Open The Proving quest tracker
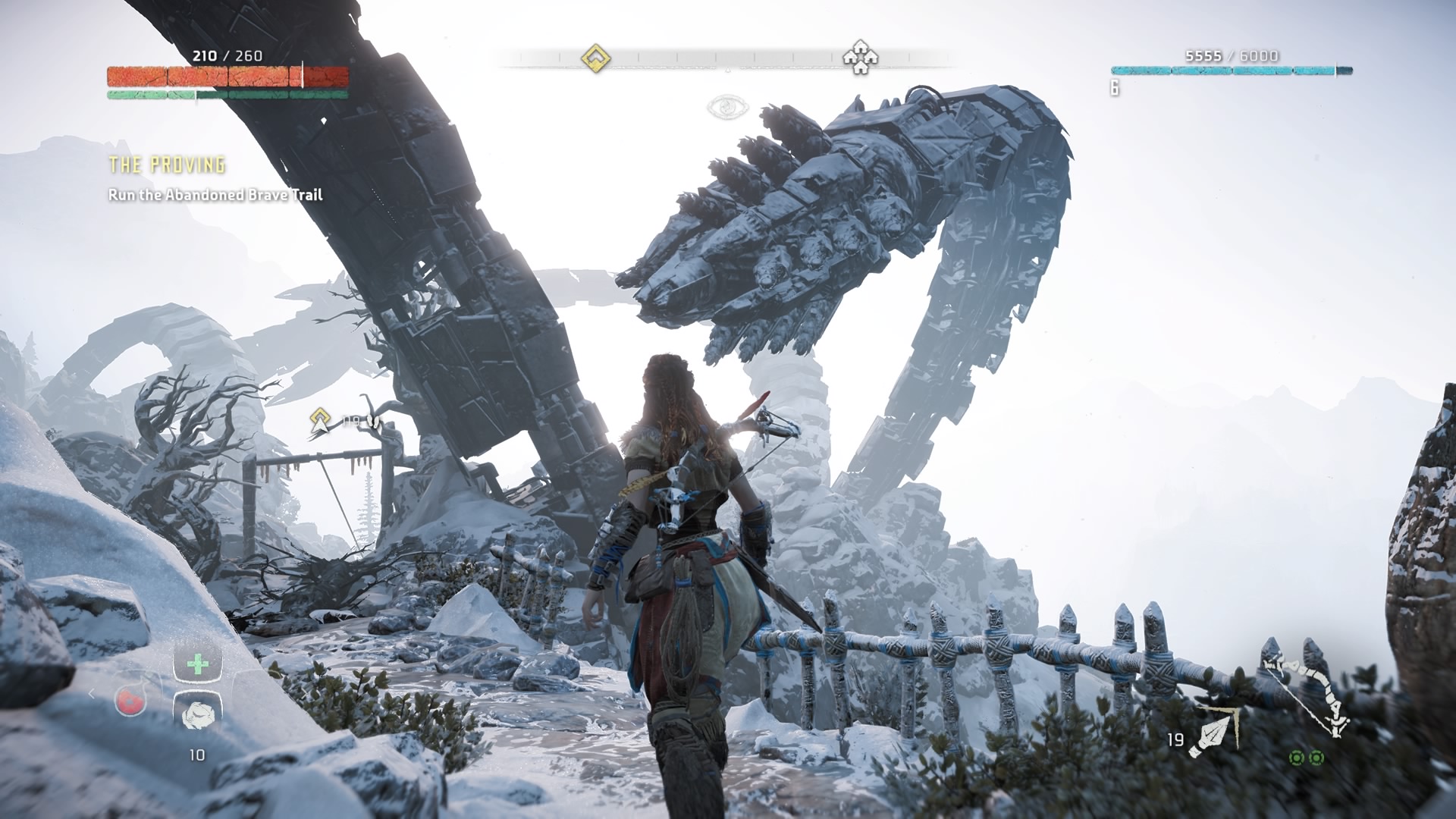Screen dimensions: 1456x819 pos(168,165)
